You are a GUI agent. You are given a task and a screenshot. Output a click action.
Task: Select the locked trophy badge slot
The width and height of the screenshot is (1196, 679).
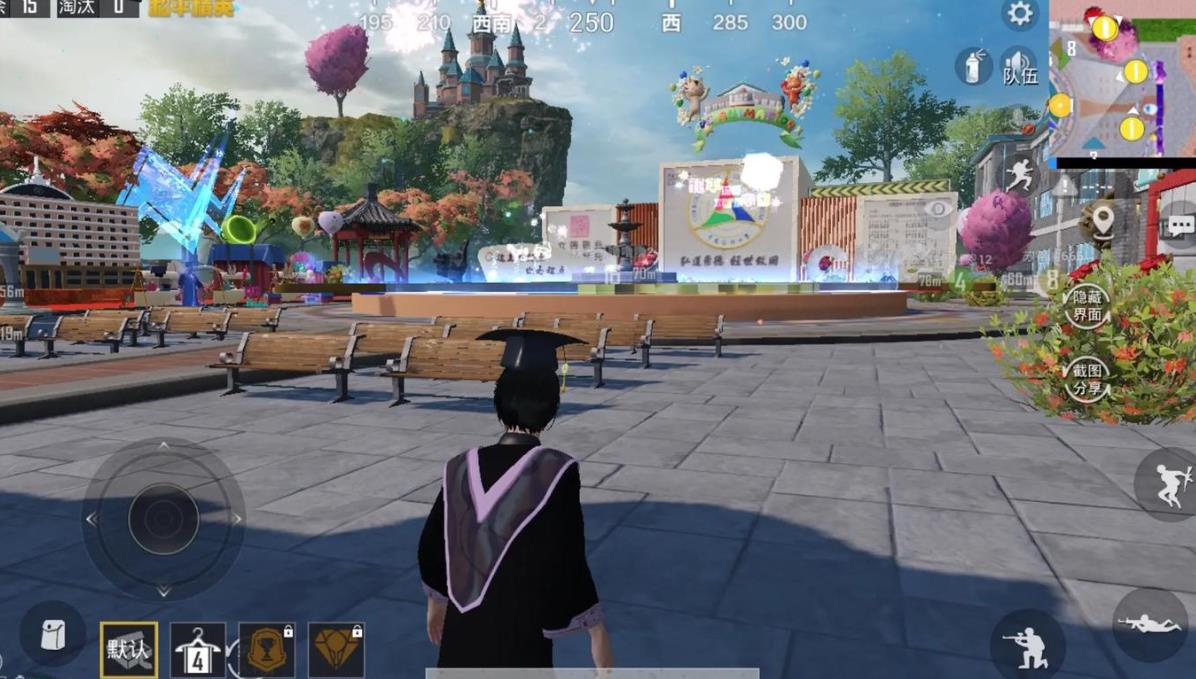[x=267, y=650]
